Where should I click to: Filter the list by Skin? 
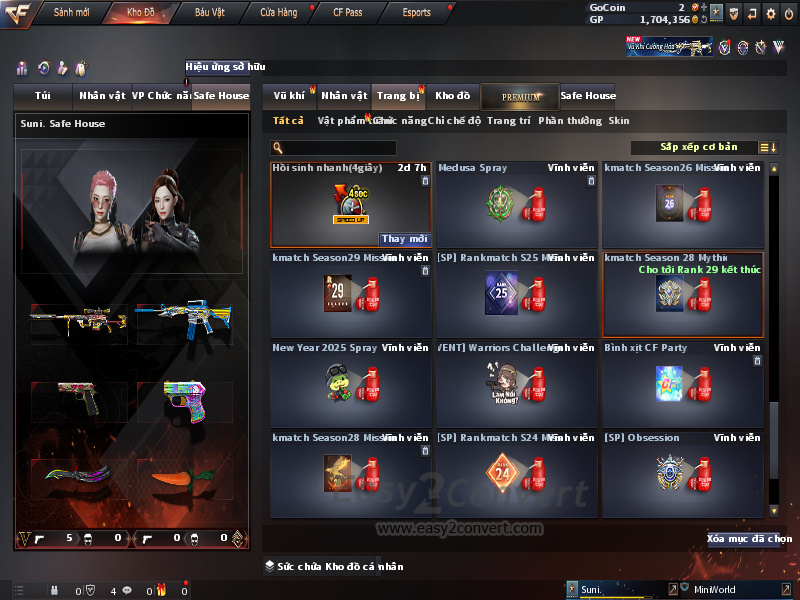coord(619,121)
